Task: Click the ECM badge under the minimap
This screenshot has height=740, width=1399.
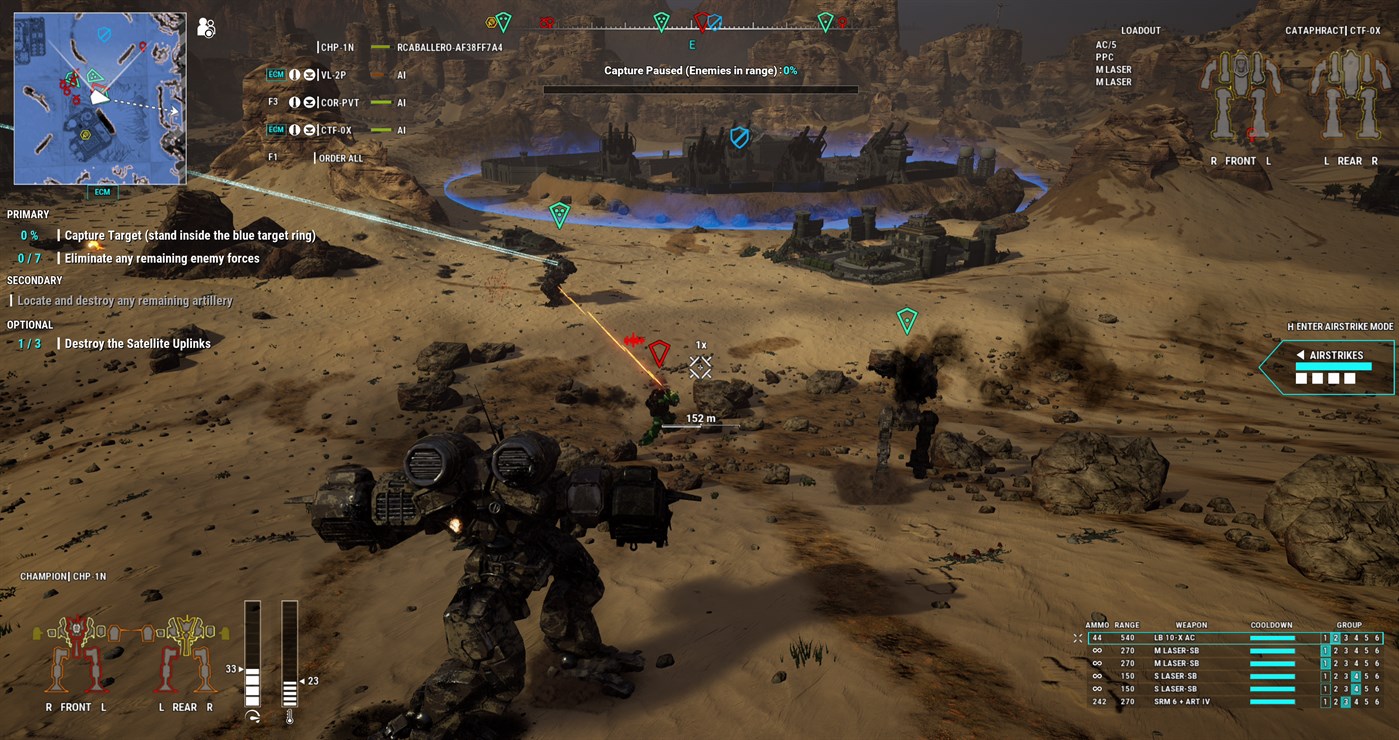Action: click(x=101, y=192)
